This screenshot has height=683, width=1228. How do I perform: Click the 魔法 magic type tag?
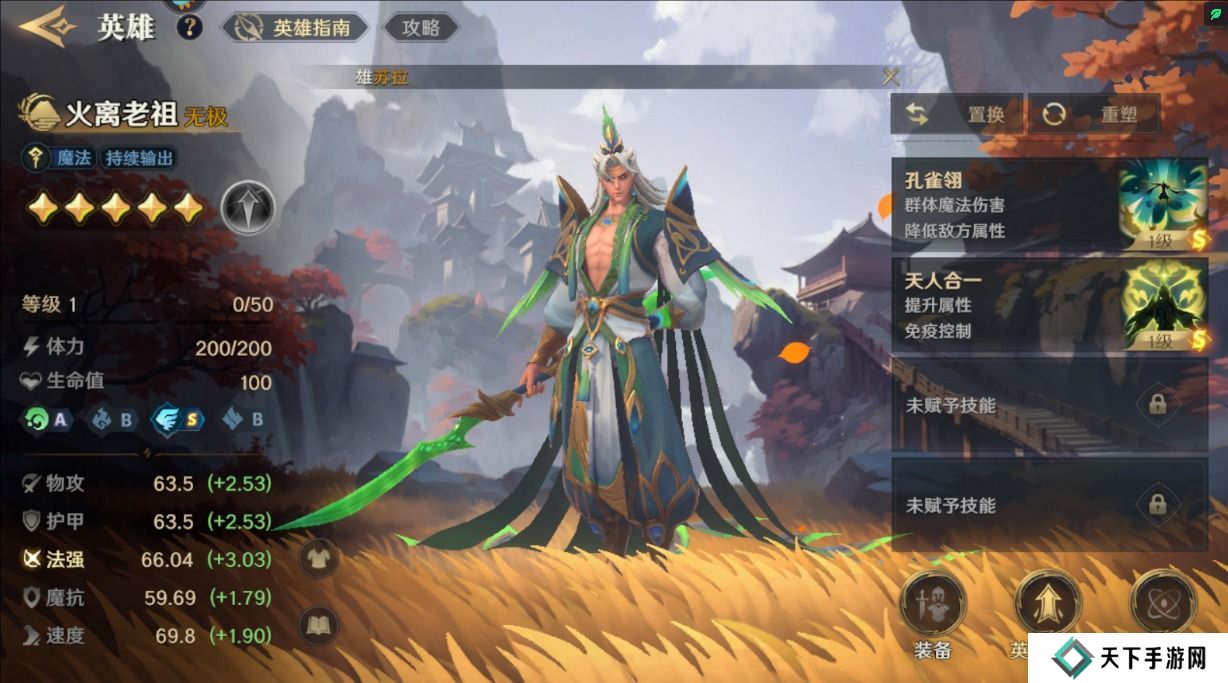(x=60, y=157)
